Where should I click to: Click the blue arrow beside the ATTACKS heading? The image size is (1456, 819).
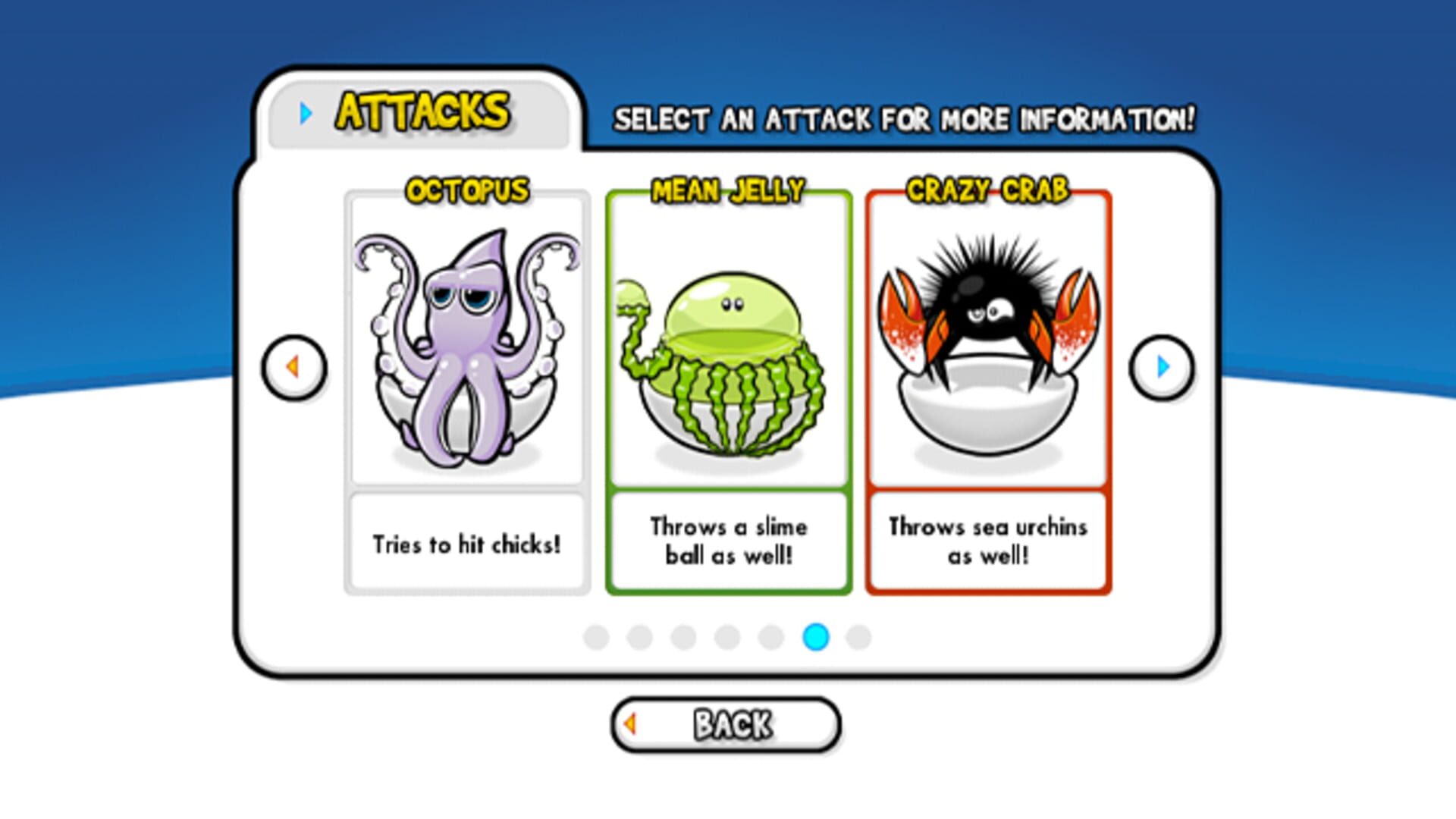point(305,114)
